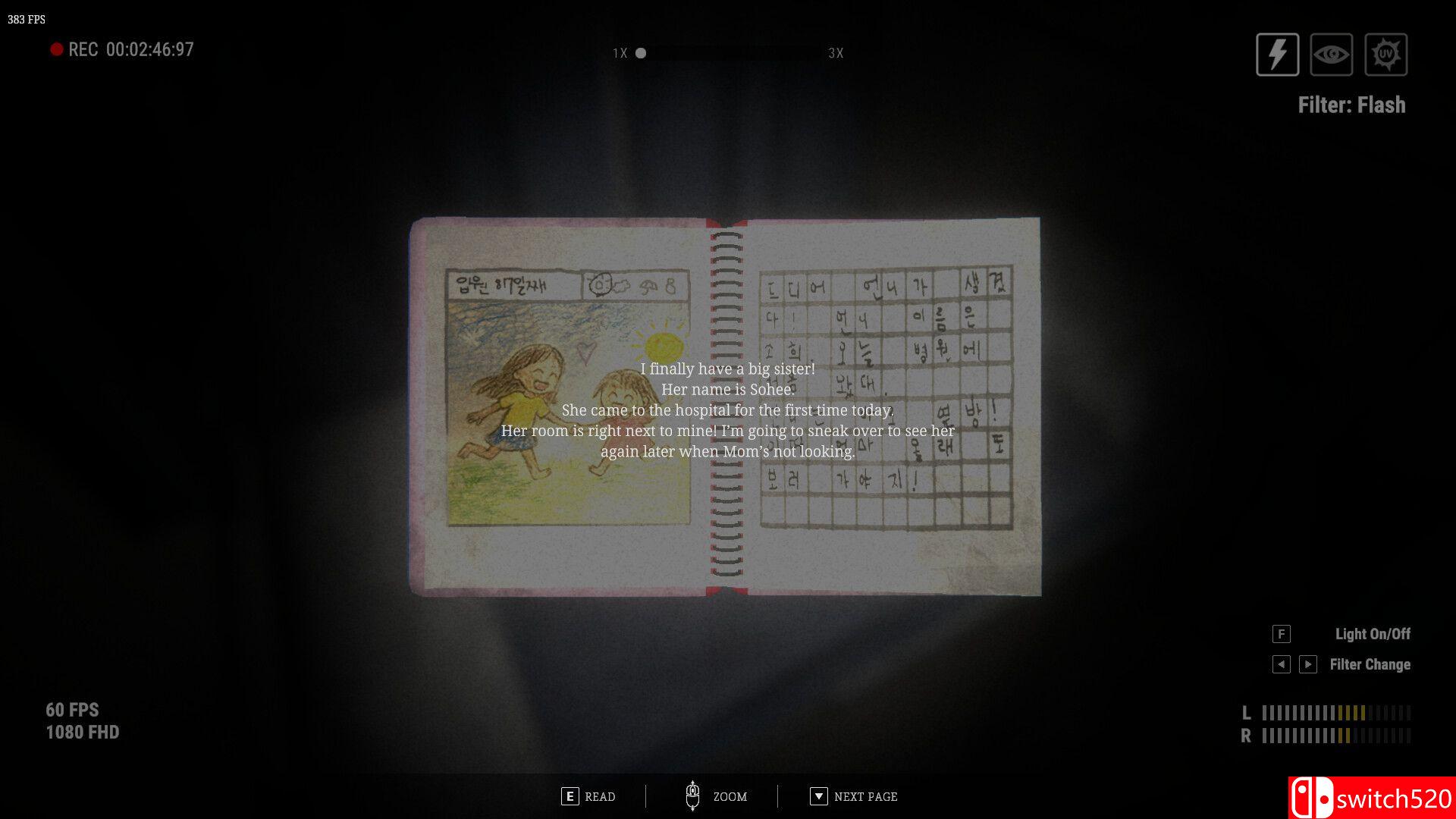Toggle the flashlight with Light On/Off
The height and width of the screenshot is (819, 1456).
[1373, 634]
